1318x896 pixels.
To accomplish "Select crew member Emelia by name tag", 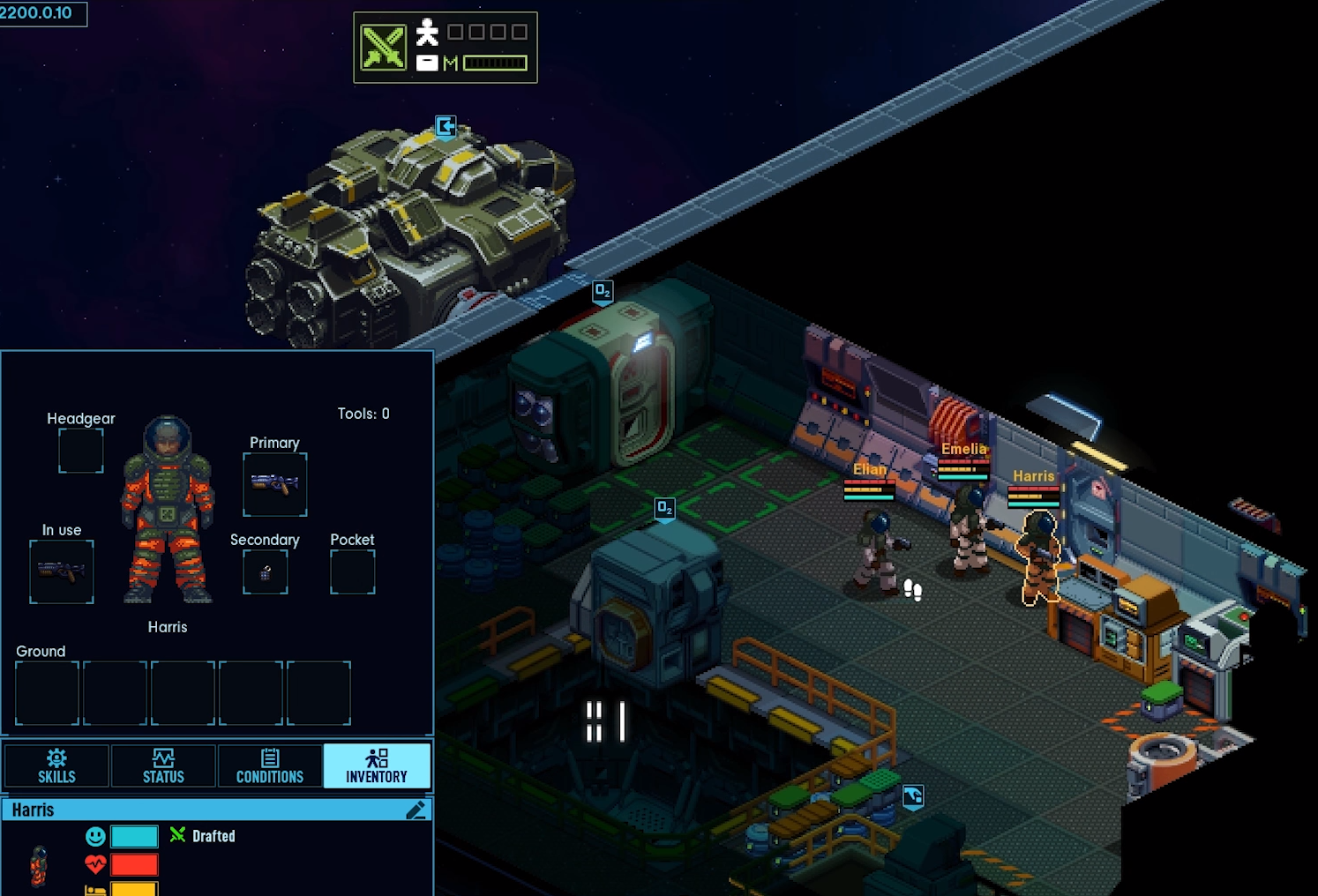I will [x=963, y=449].
